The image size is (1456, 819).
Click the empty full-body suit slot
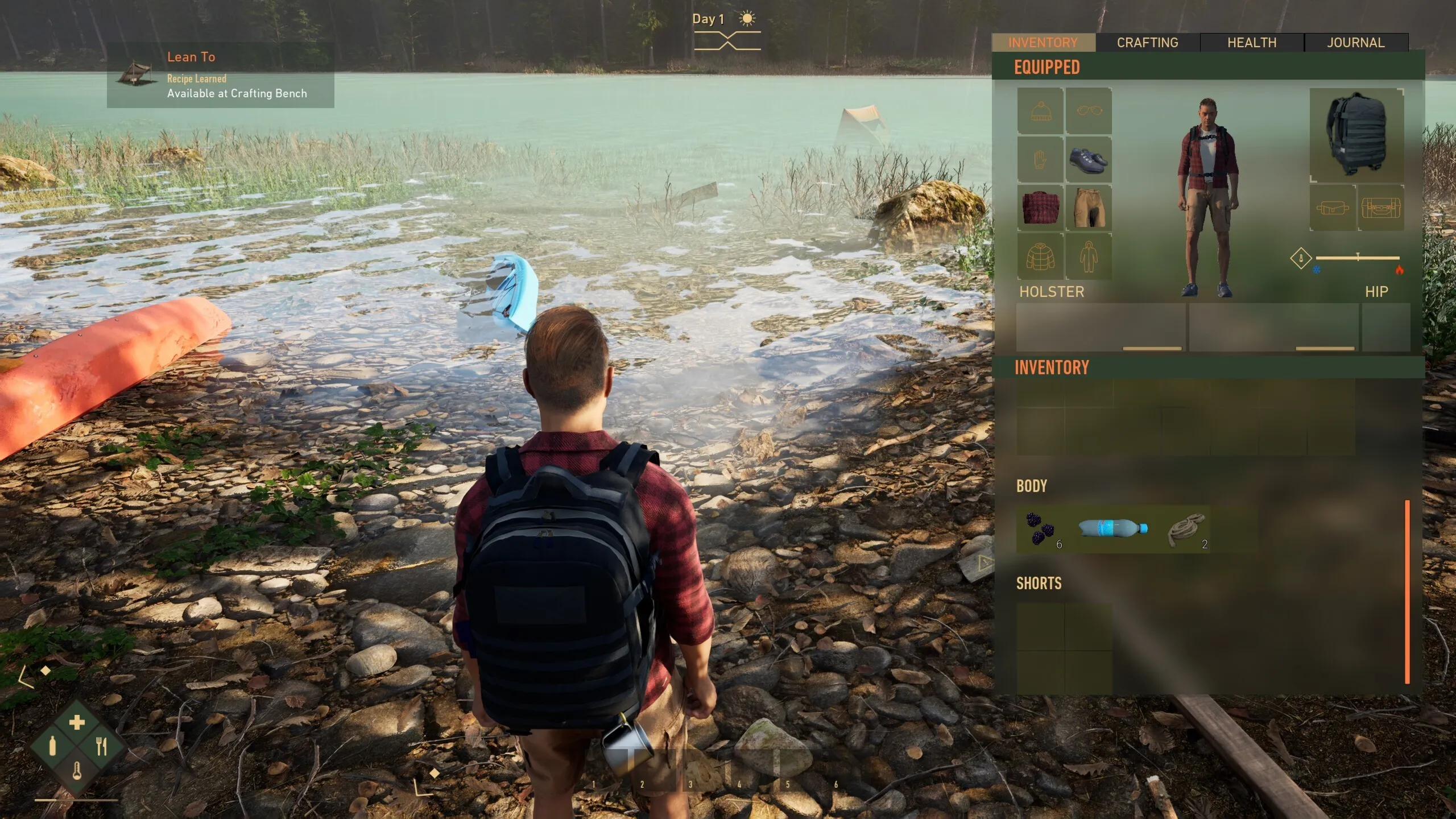click(1088, 257)
